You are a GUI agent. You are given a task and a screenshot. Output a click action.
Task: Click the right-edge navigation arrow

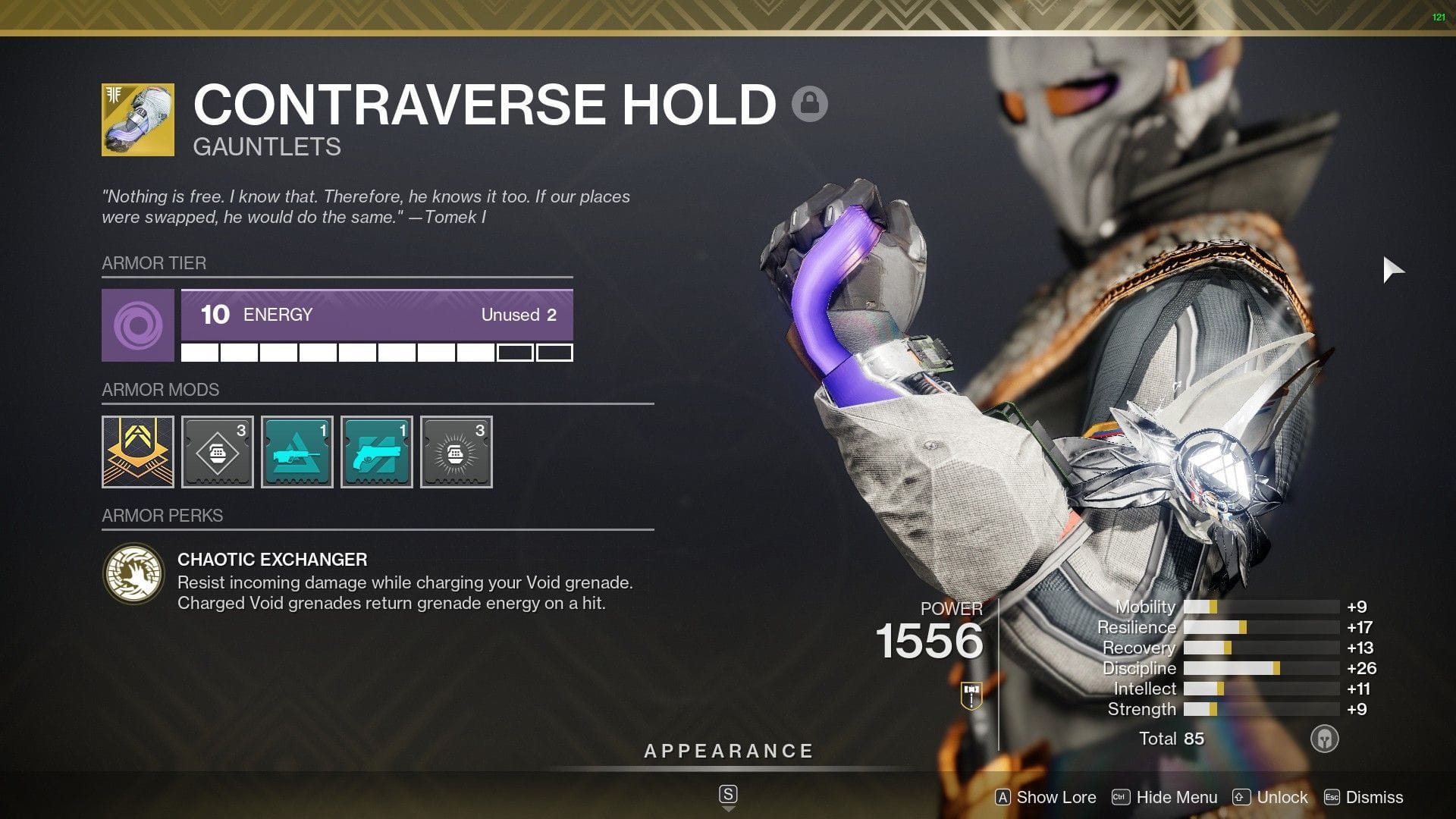(1394, 268)
